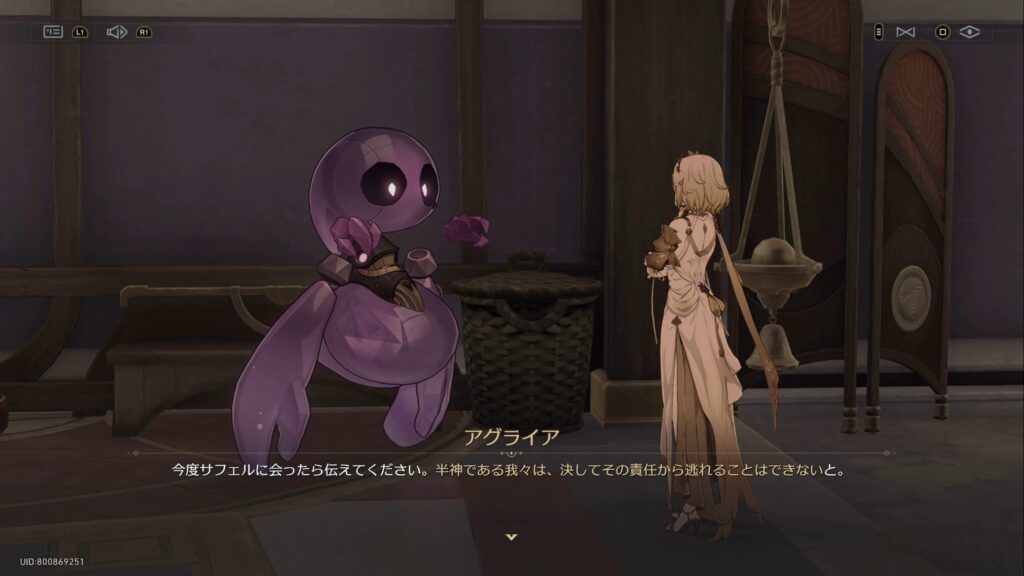The height and width of the screenshot is (576, 1024).
Task: Hide the interface with the eye icon
Action: tap(969, 32)
